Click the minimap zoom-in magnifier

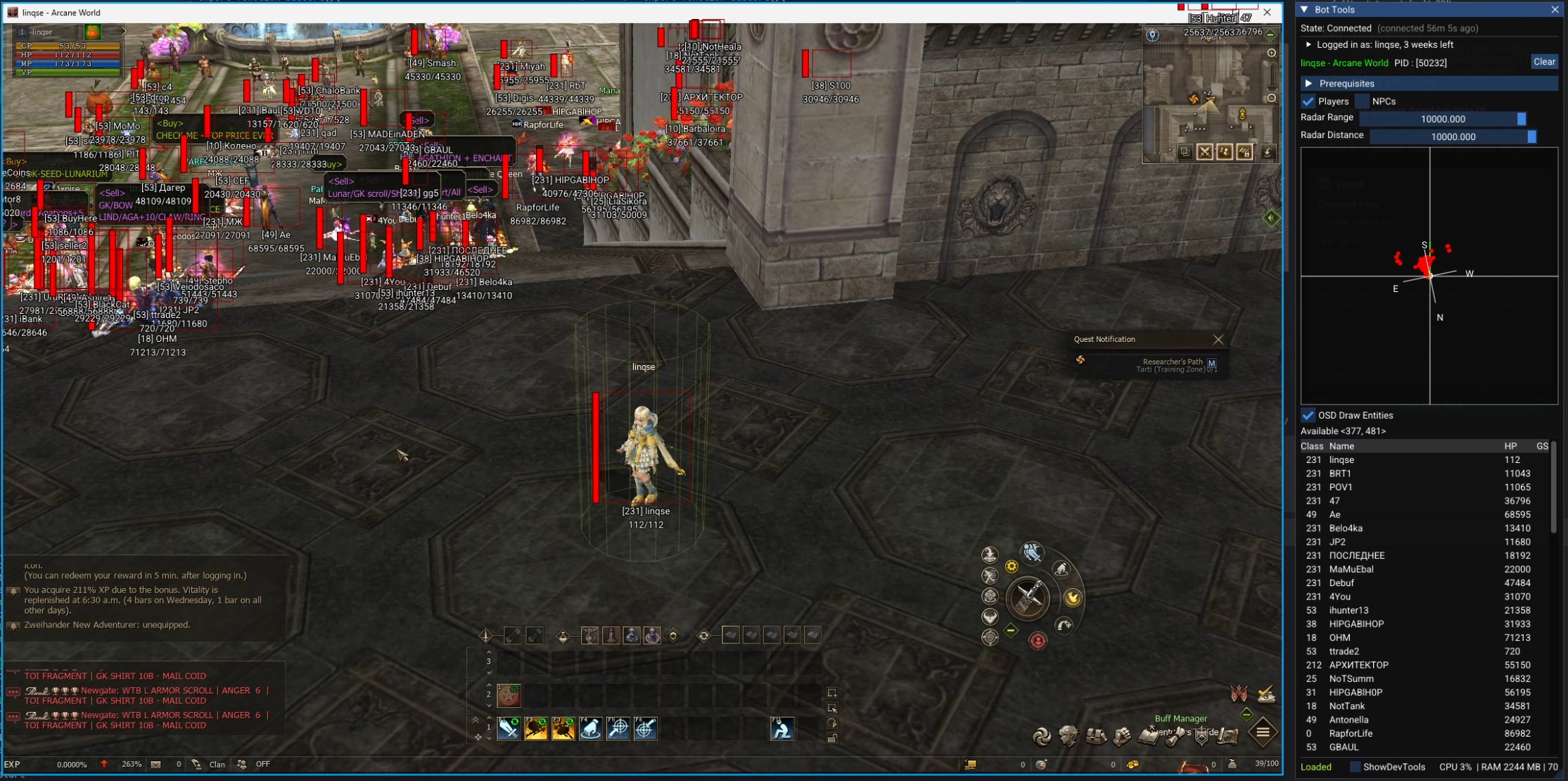tap(1271, 53)
